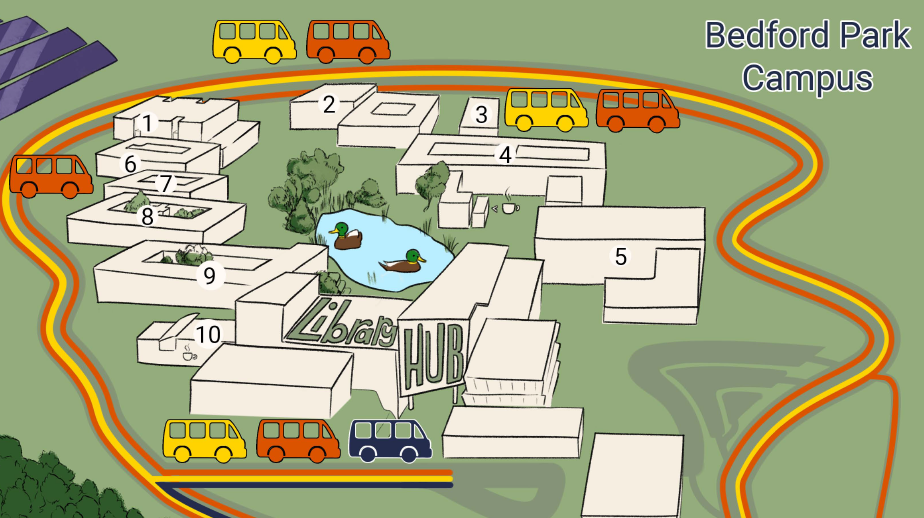Select the navy blue bus icon

click(x=390, y=440)
